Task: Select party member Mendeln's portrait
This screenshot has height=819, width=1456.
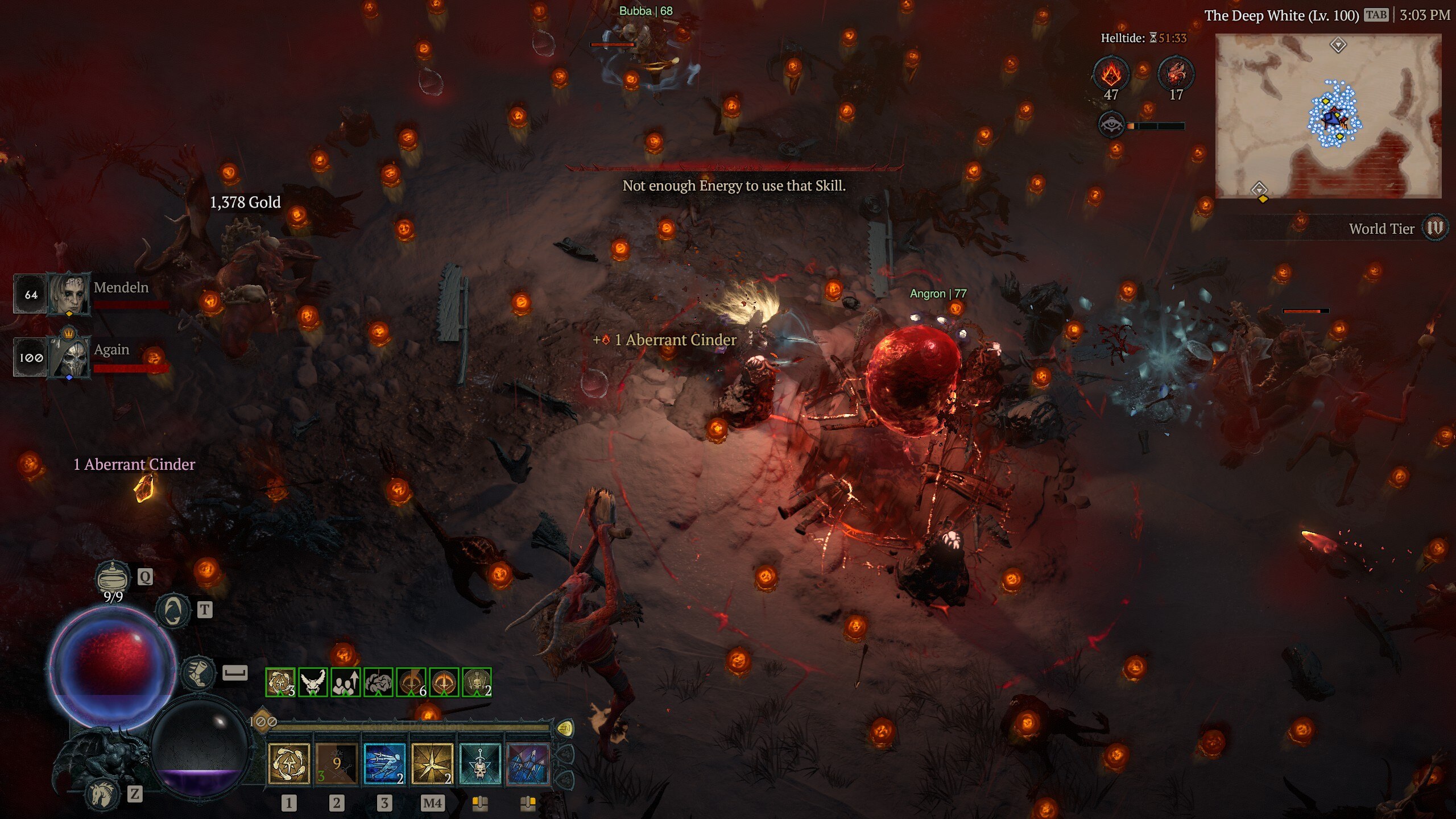Action: tap(68, 294)
